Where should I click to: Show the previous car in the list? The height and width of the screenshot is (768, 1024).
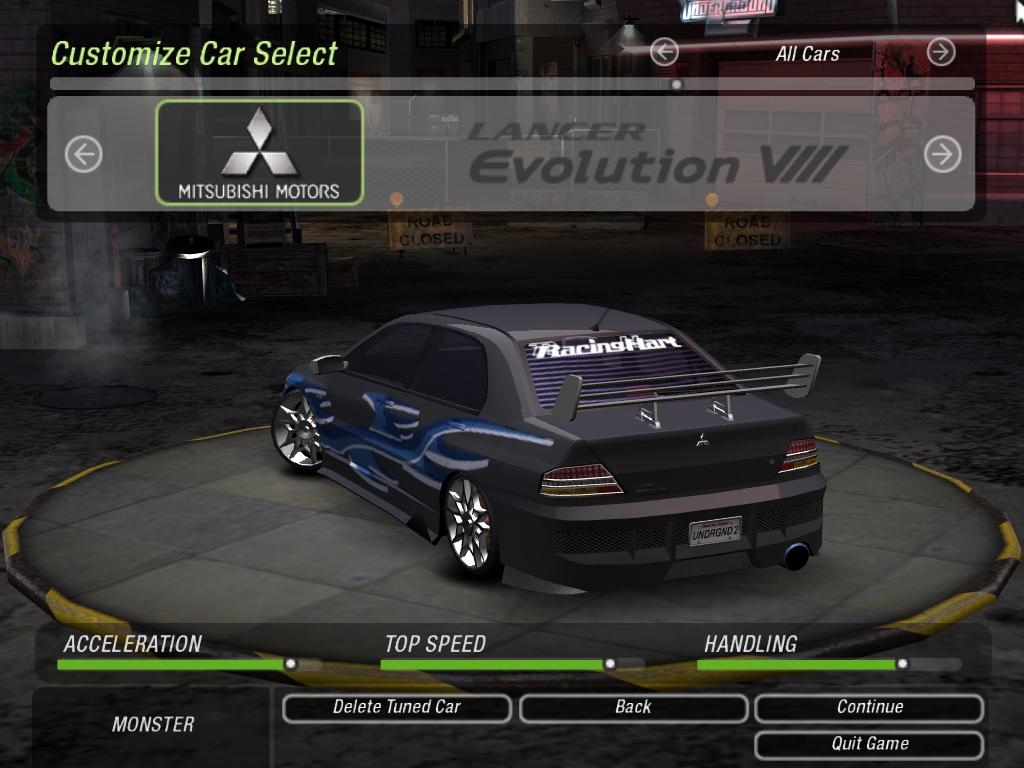point(84,154)
